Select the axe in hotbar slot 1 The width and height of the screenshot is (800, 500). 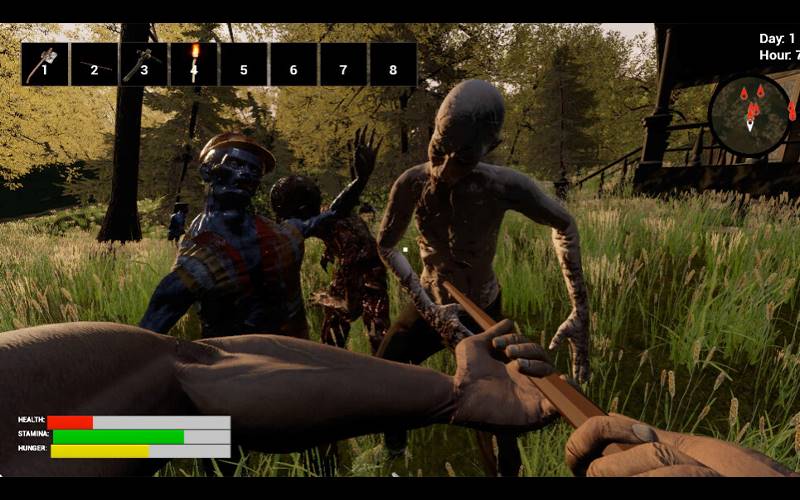coord(45,64)
